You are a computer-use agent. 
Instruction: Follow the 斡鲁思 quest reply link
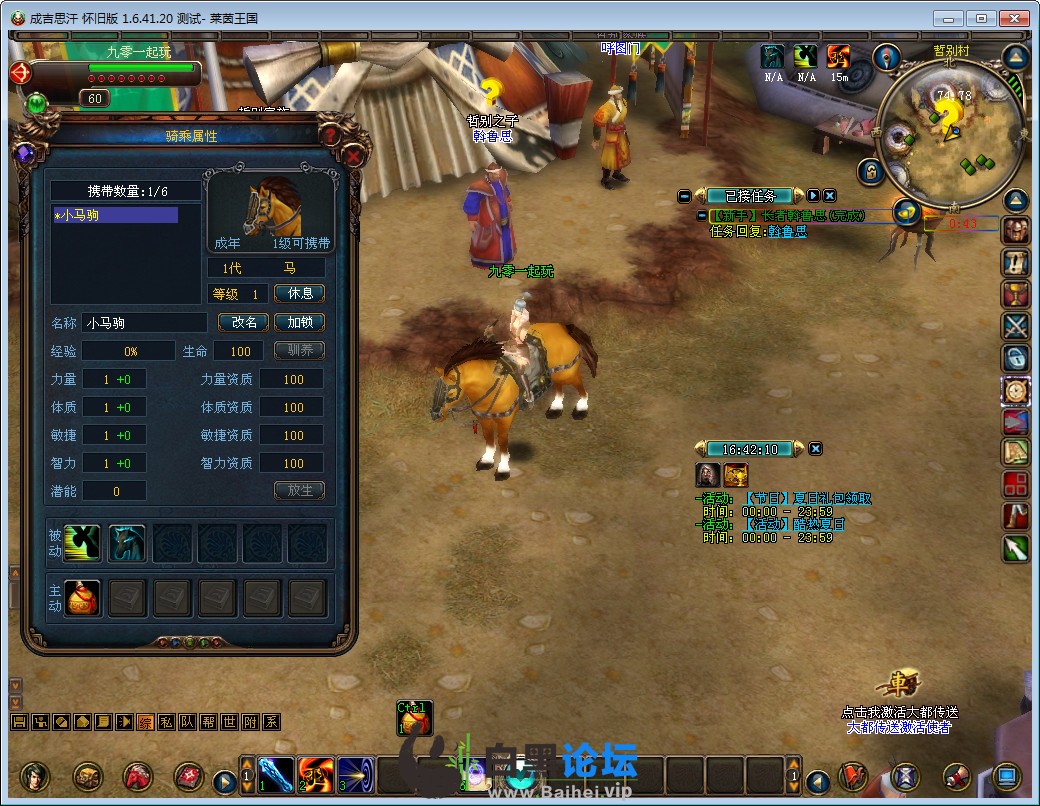click(x=787, y=231)
